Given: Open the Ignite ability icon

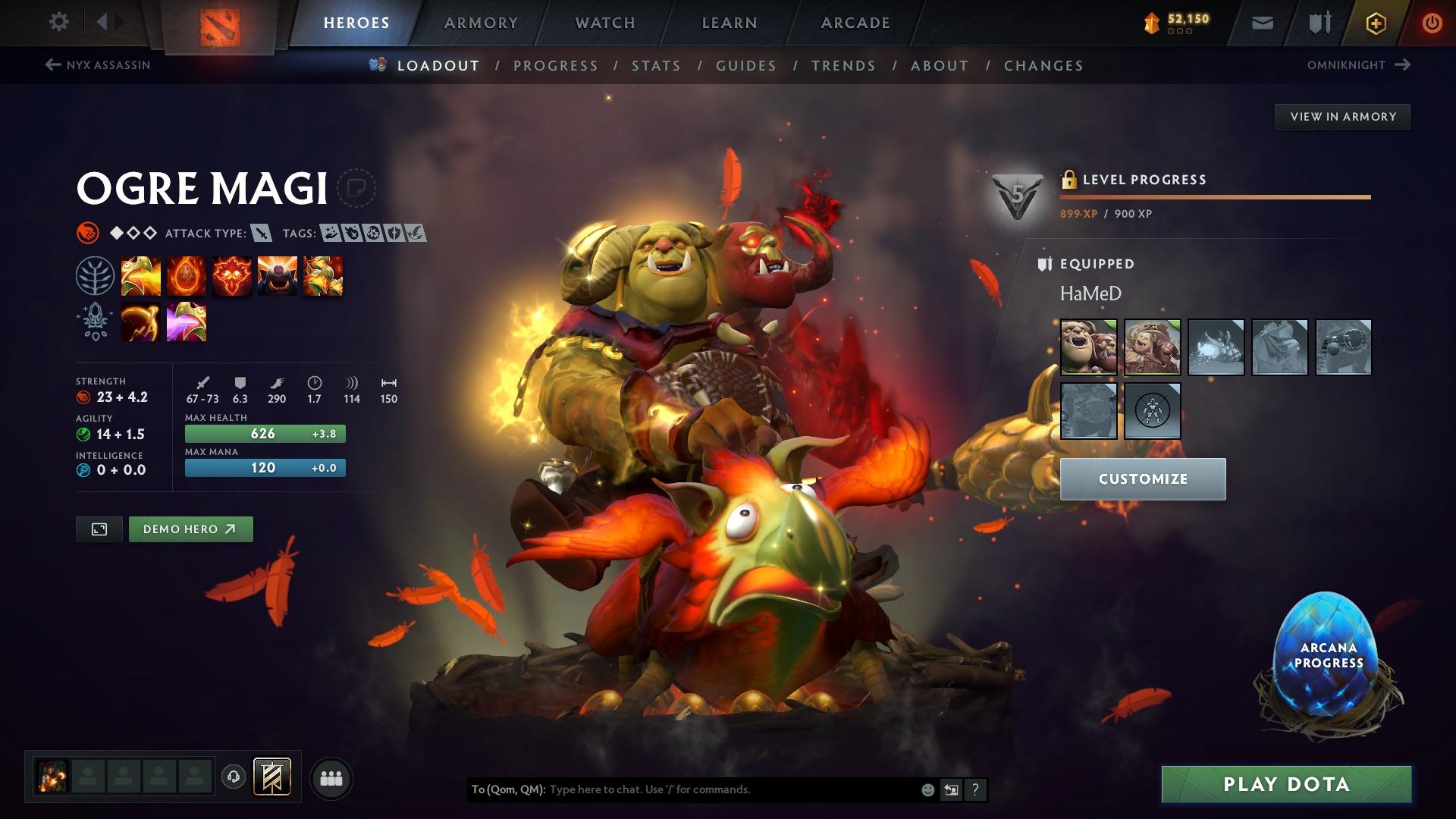Looking at the screenshot, I should pos(187,275).
